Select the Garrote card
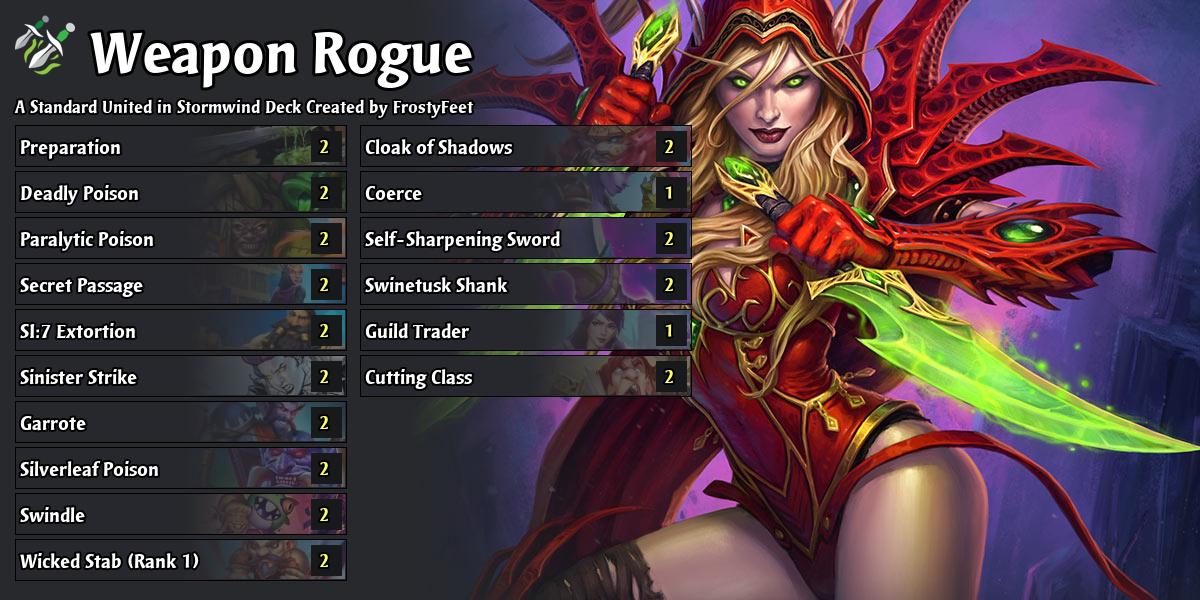This screenshot has height=600, width=1200. pyautogui.click(x=180, y=423)
